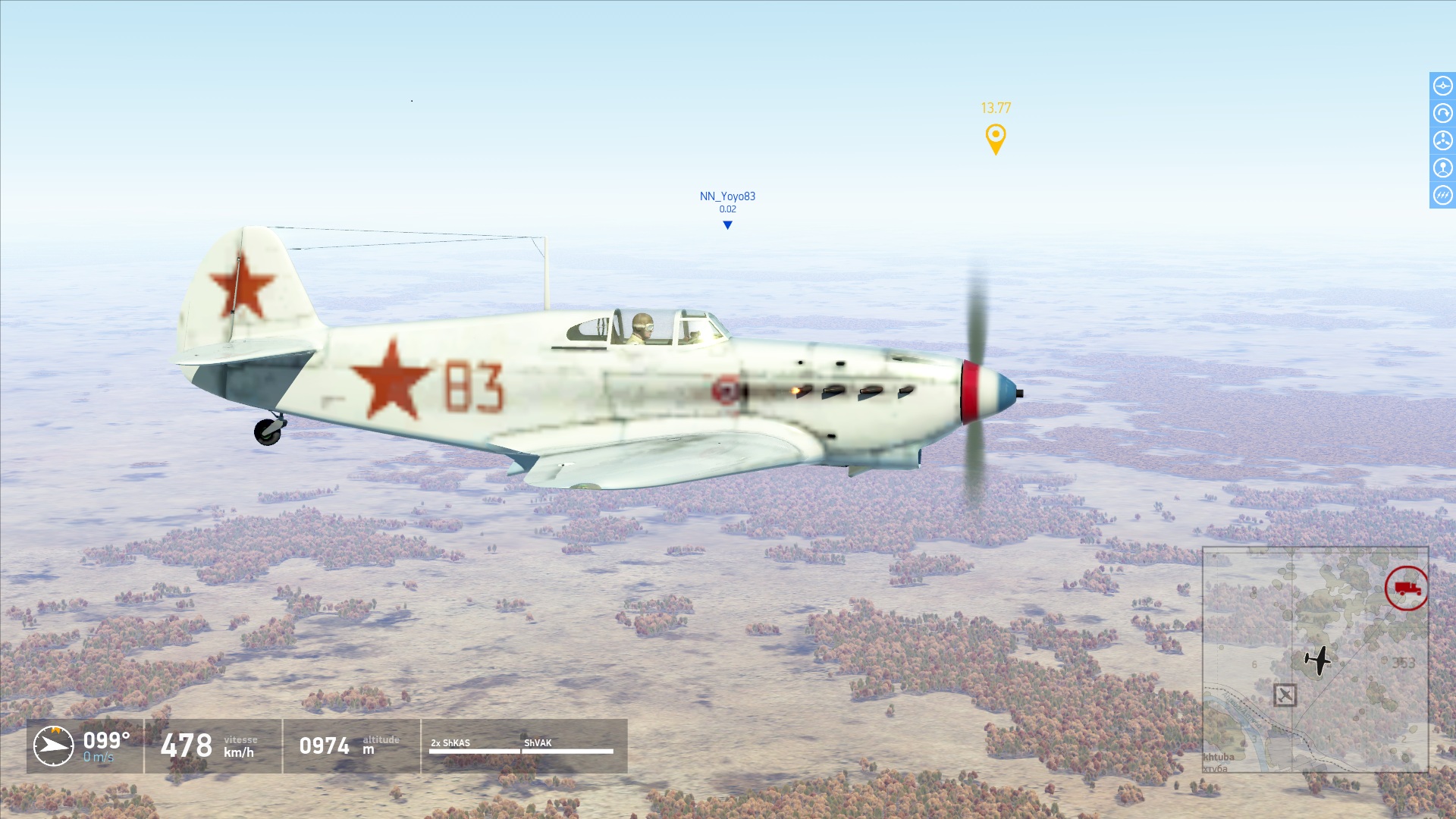The image size is (1456, 819).
Task: Click the red truck target marker on minimap
Action: pos(1406,588)
